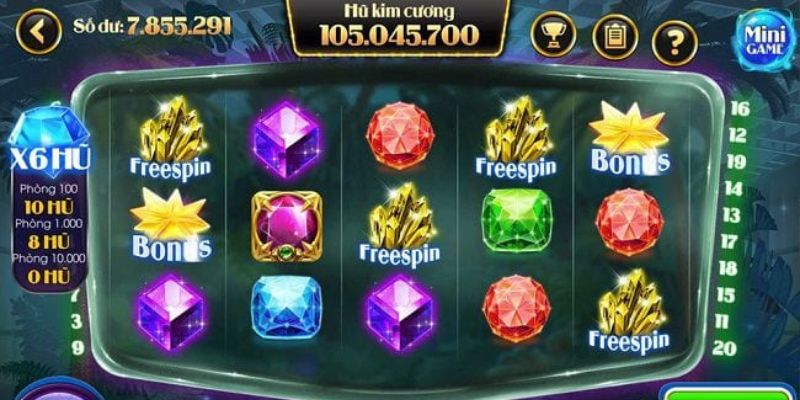This screenshot has width=800, height=400.
Task: Select payline number 16
Action: pos(740,109)
